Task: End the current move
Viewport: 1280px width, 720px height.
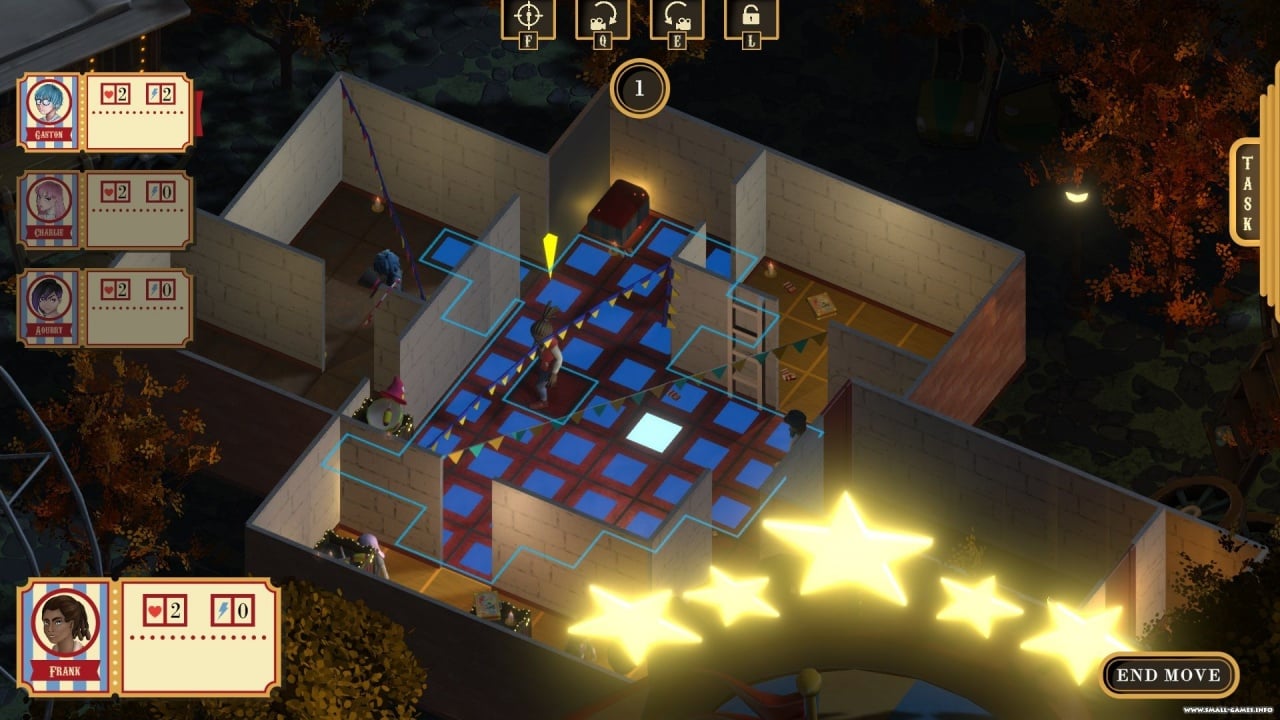Action: pyautogui.click(x=1168, y=675)
